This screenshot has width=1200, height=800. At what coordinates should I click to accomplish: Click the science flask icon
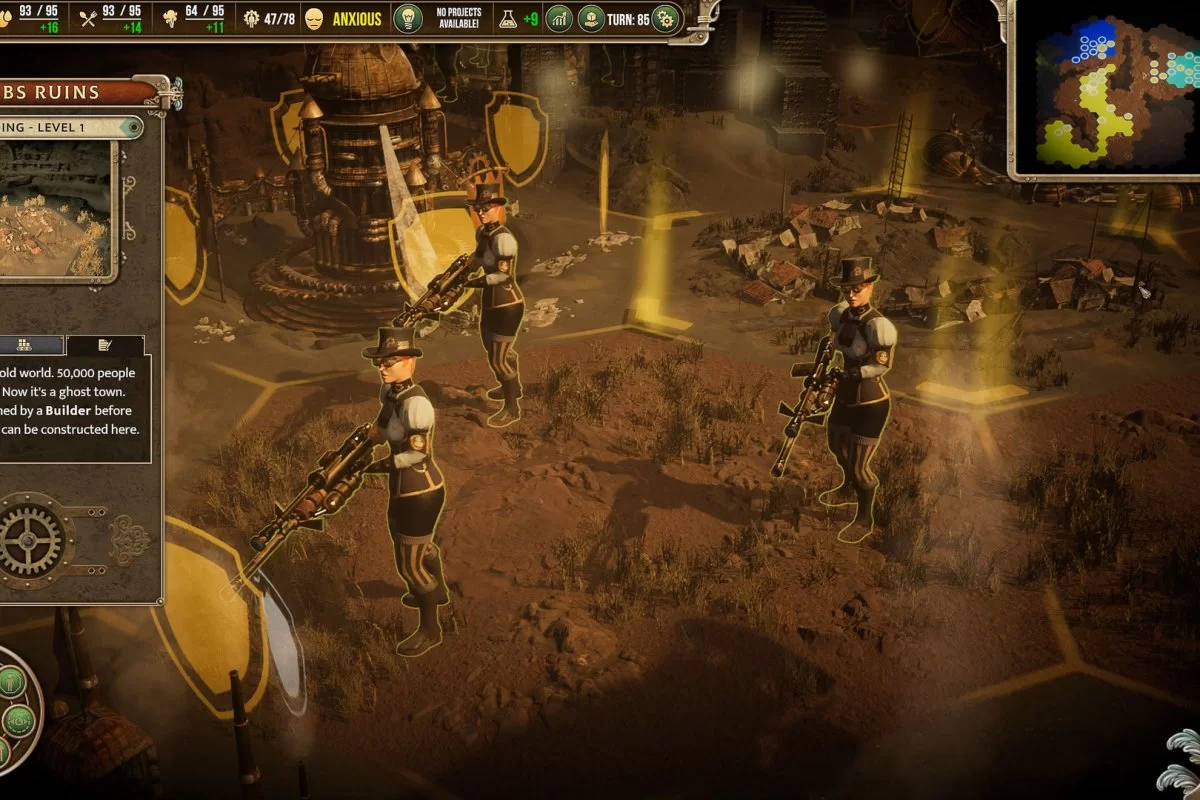pyautogui.click(x=507, y=18)
